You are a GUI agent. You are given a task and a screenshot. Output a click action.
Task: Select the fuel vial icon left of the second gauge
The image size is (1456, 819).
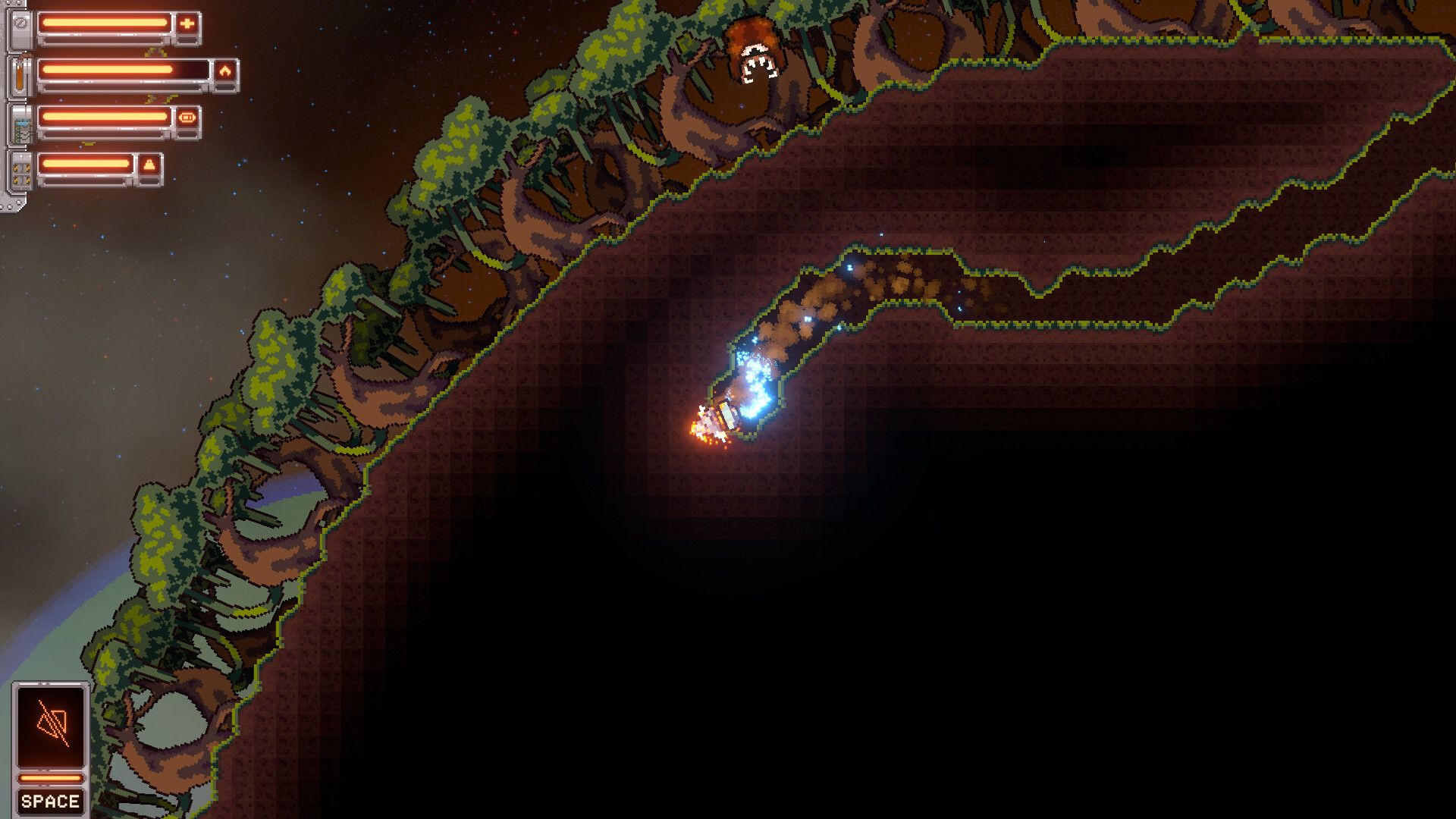coord(19,77)
